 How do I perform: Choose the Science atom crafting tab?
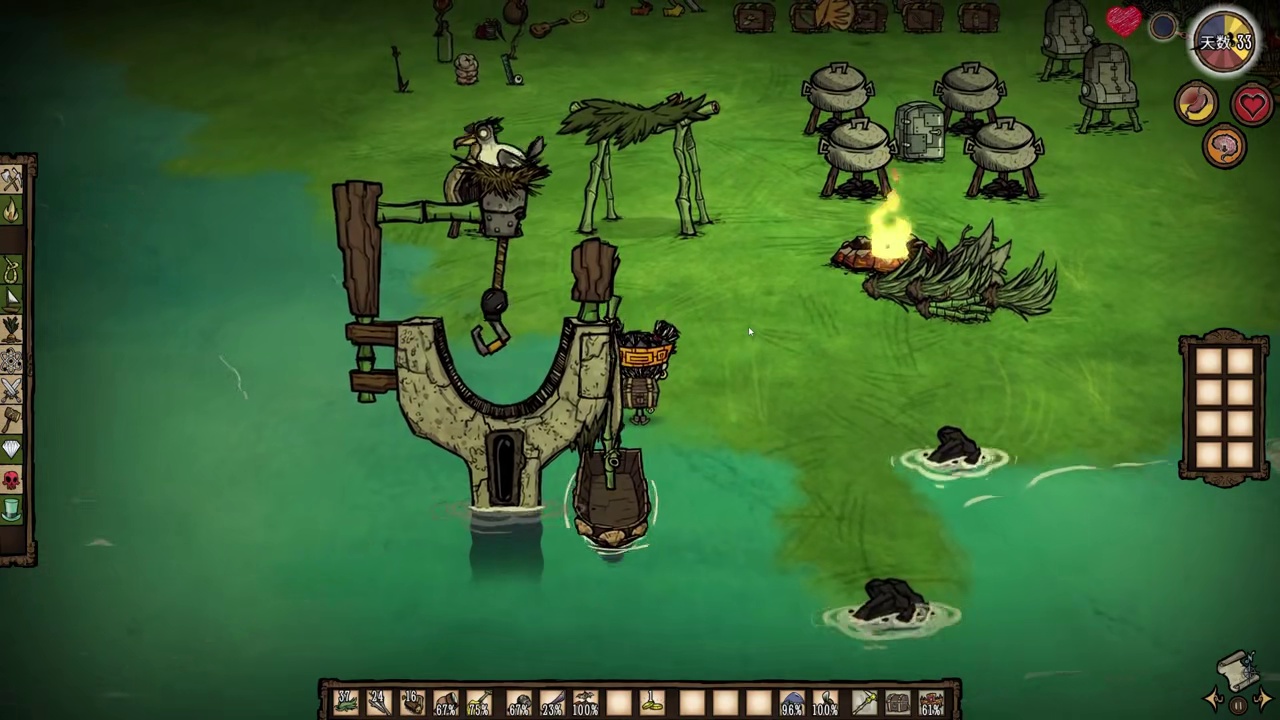coord(12,359)
